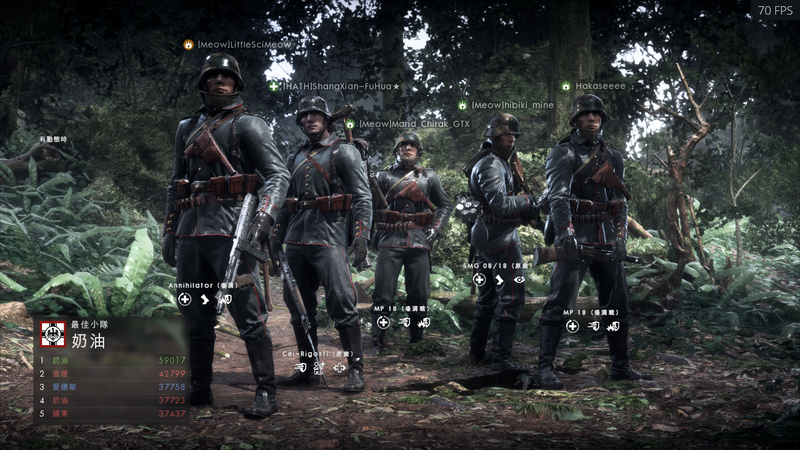The width and height of the screenshot is (800, 450).
Task: Click the Annihilator weapon label
Action: point(203,285)
